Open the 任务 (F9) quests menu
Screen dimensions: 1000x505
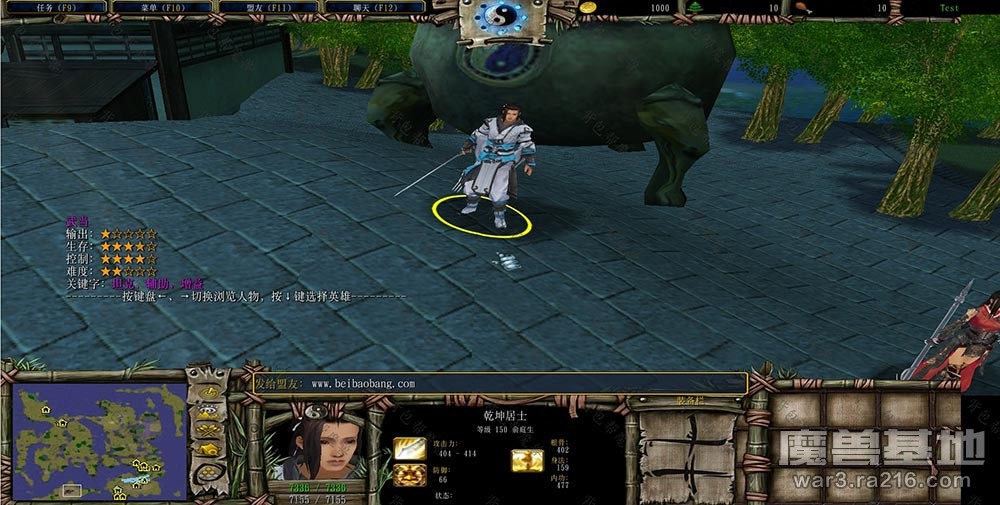click(x=54, y=7)
